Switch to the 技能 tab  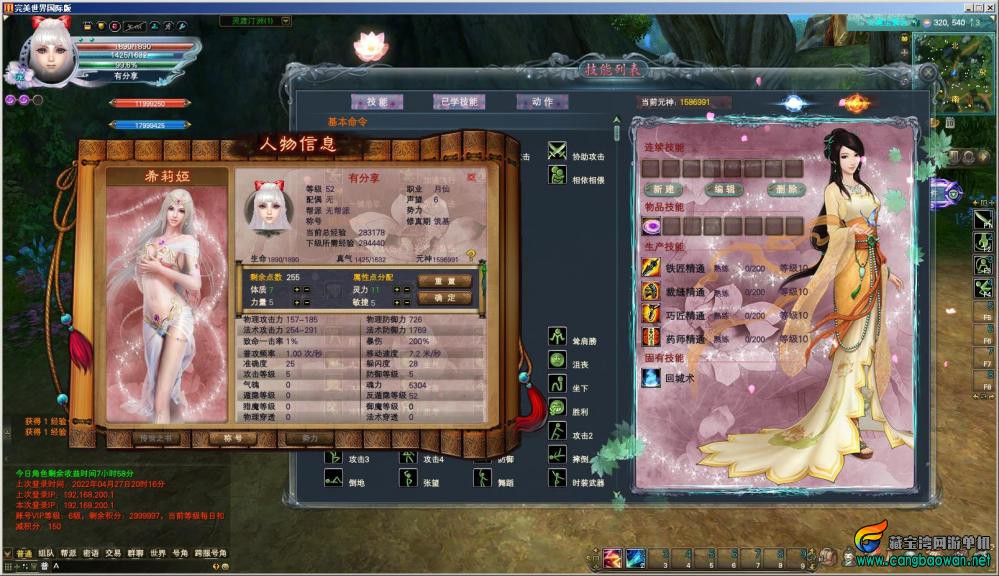(x=376, y=102)
